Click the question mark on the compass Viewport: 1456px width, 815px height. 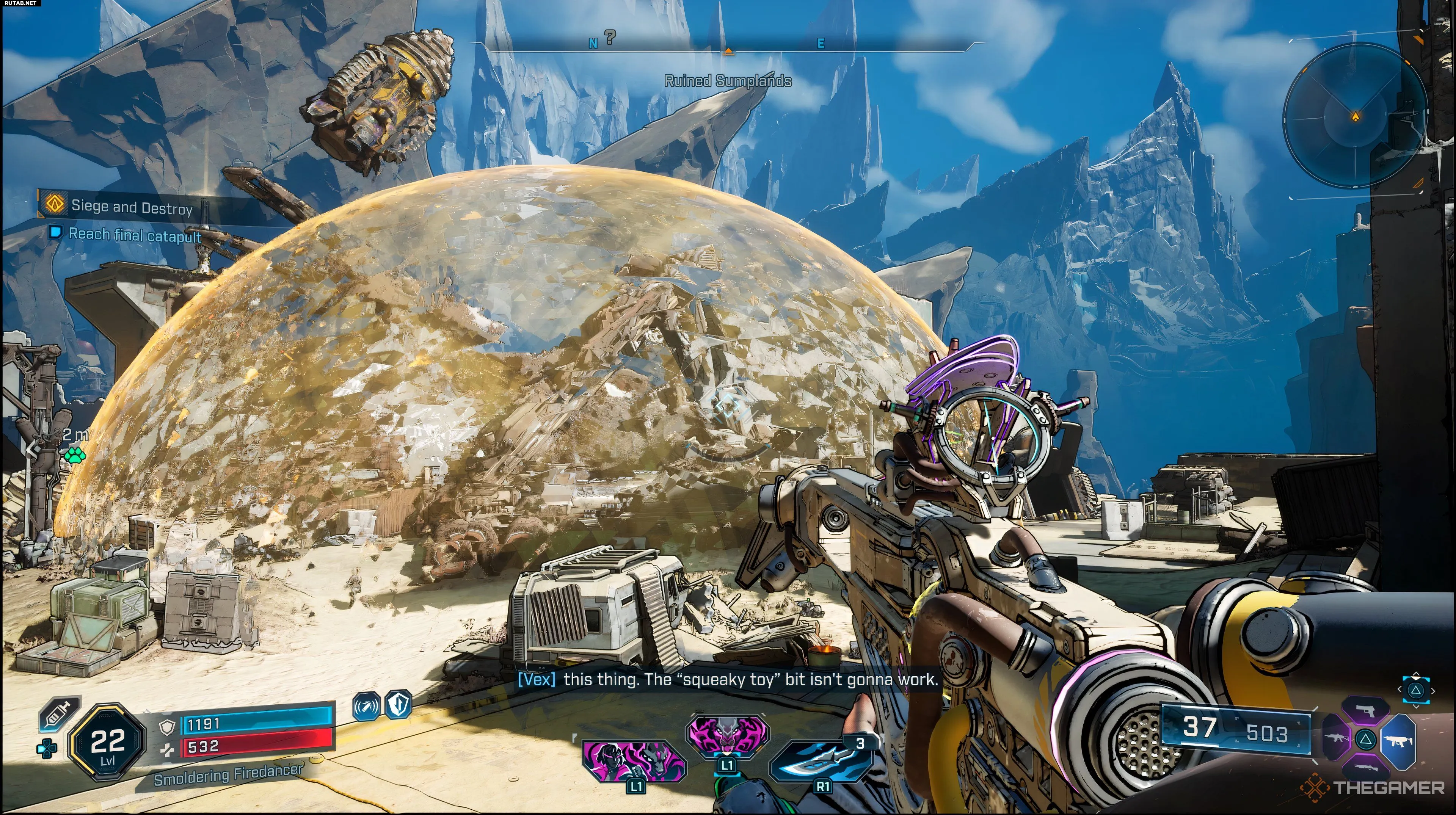[x=610, y=37]
